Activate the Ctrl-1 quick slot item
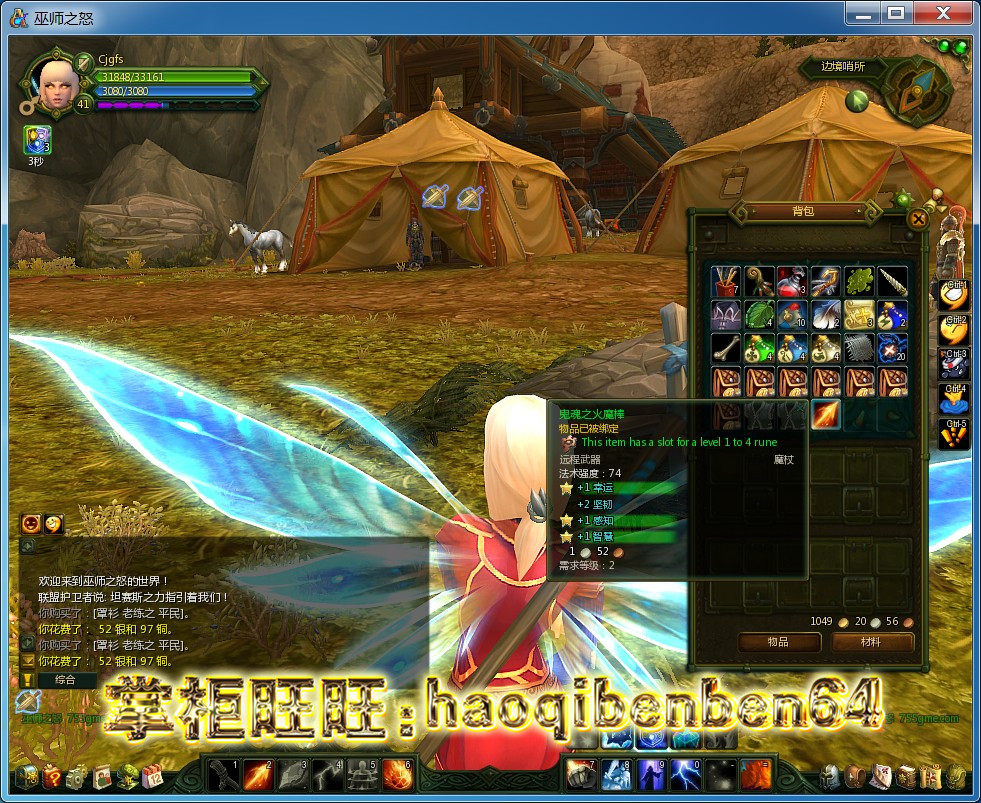Viewport: 981px width, 803px height. pos(954,294)
